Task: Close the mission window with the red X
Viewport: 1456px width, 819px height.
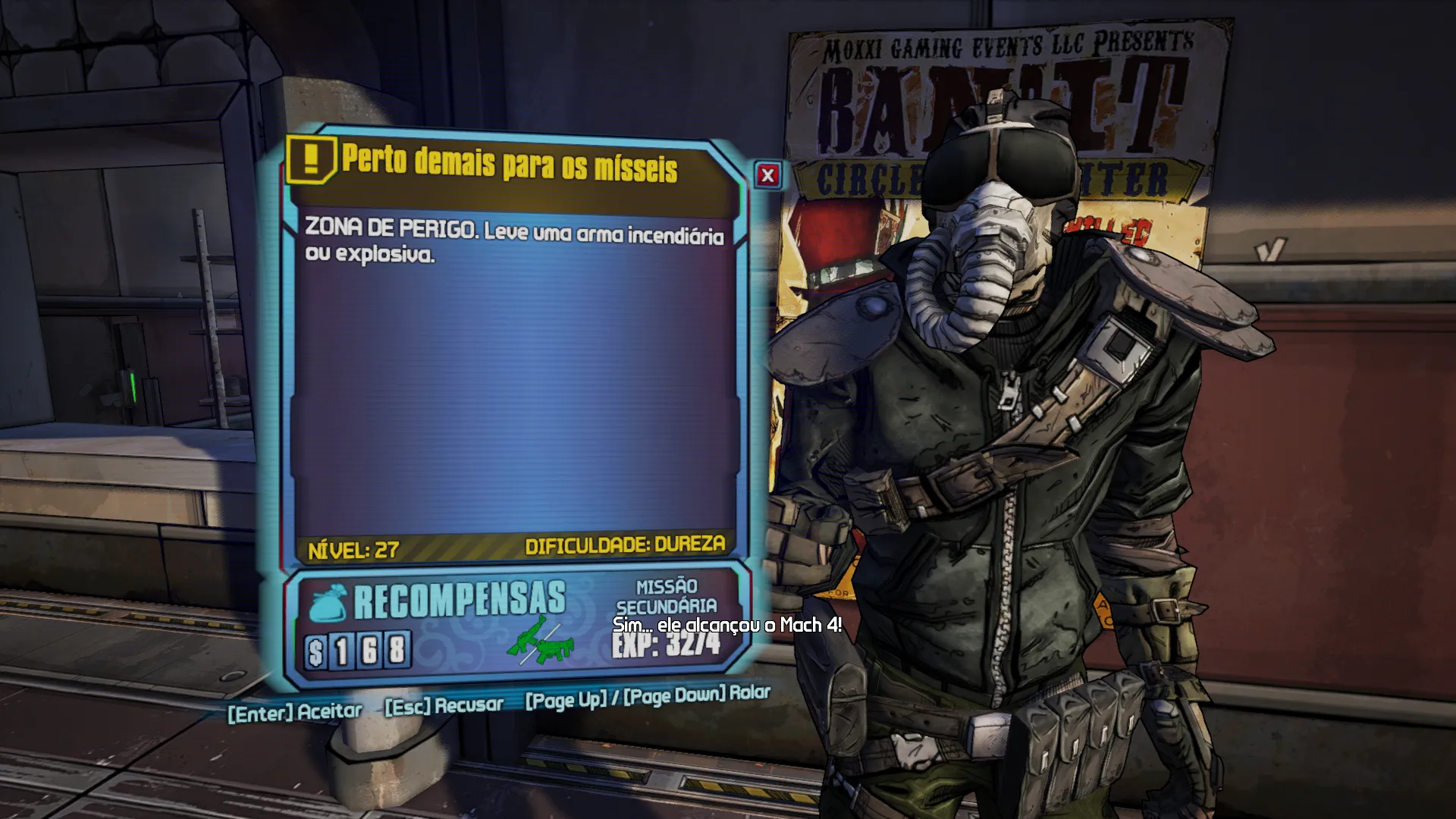Action: [767, 176]
